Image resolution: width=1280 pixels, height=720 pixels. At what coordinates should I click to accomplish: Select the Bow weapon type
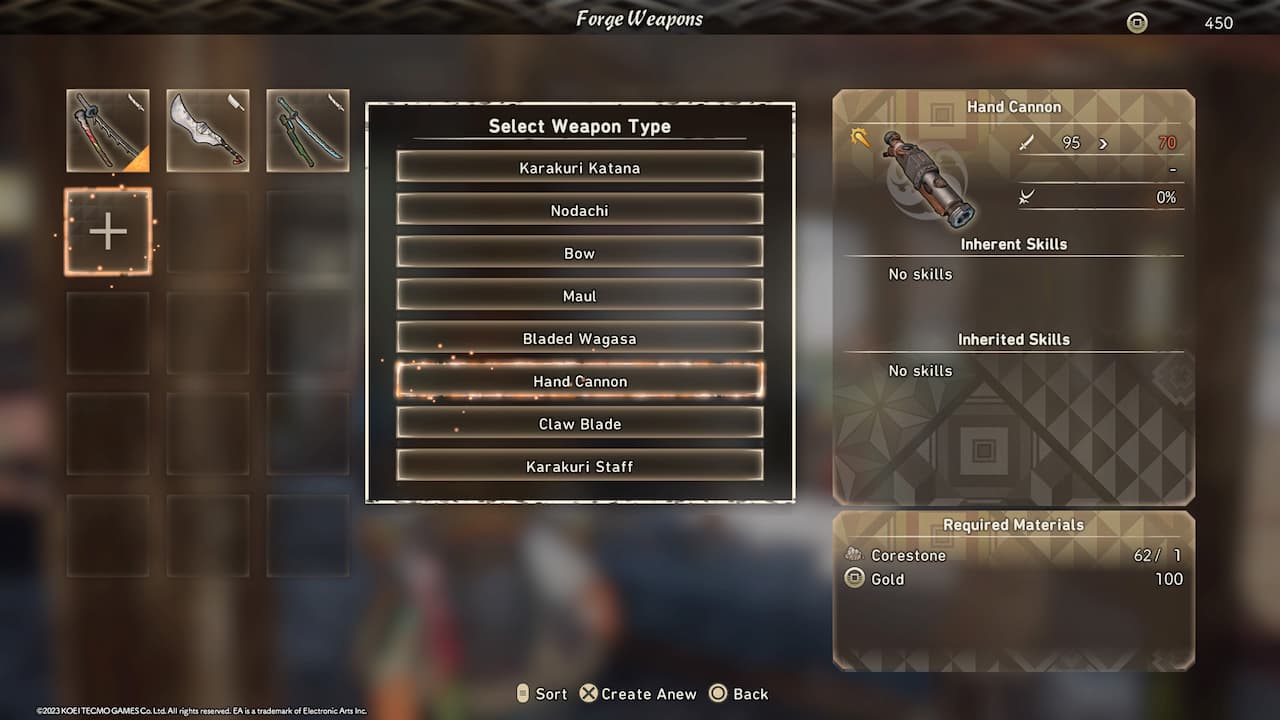tap(579, 253)
